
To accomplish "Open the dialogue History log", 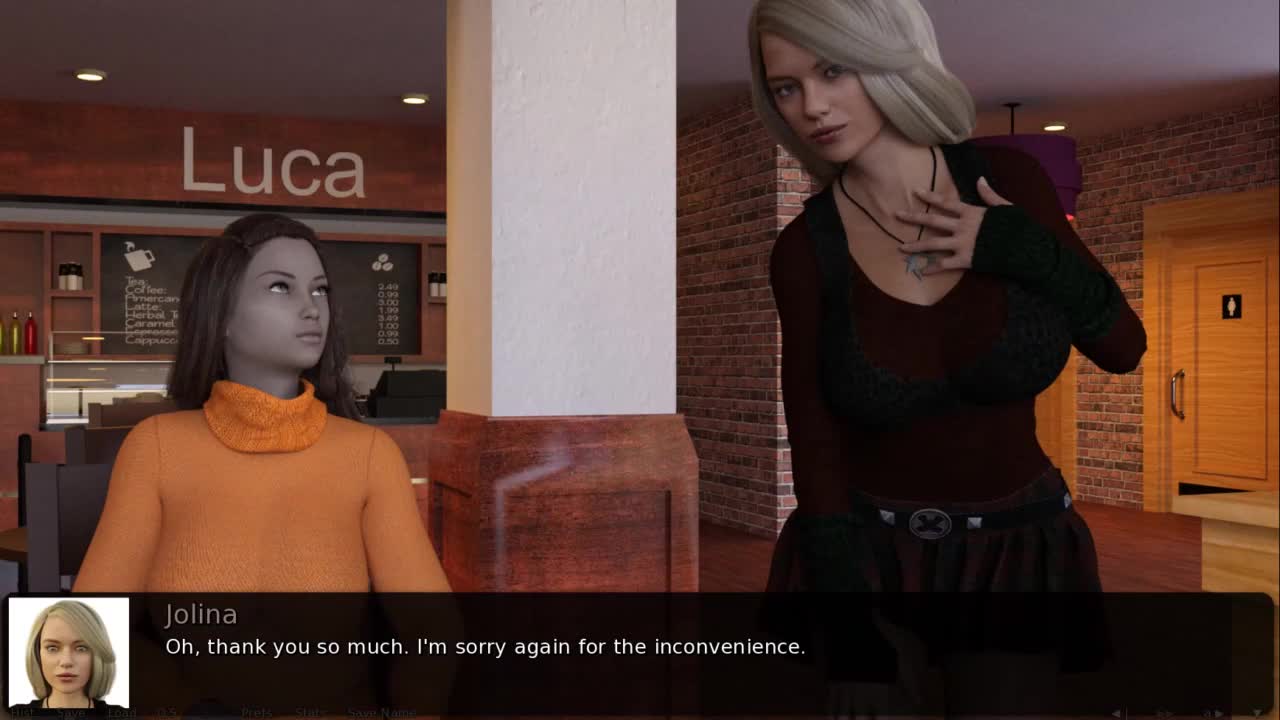I will (x=22, y=713).
